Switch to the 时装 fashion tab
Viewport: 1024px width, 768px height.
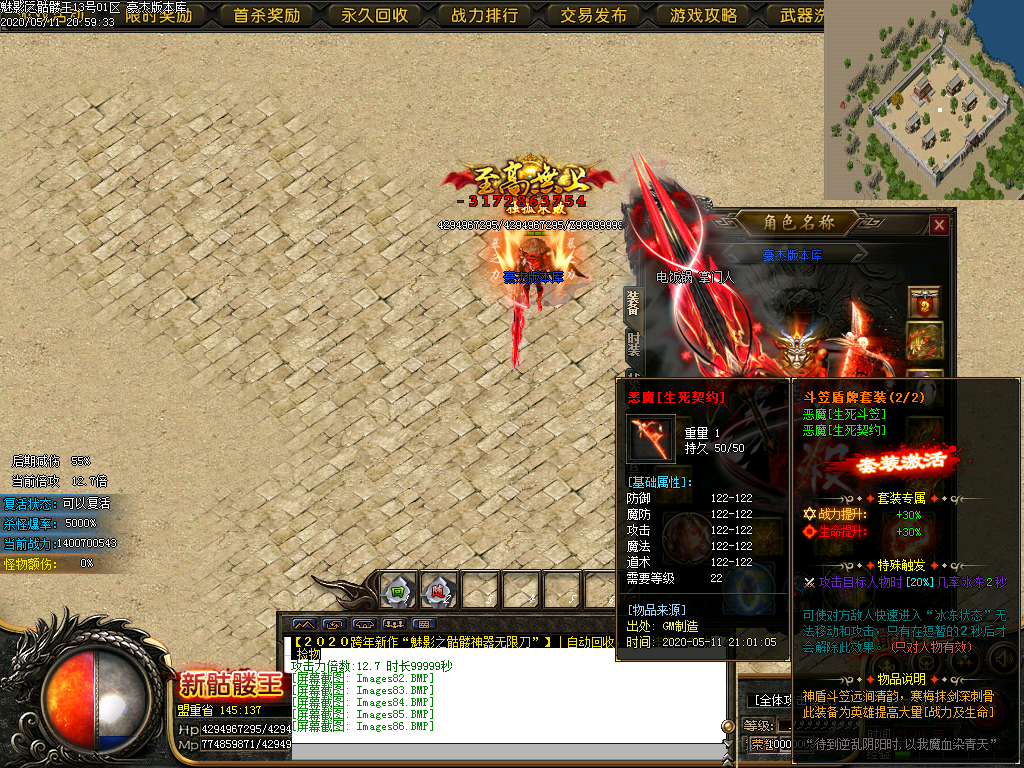[x=633, y=347]
